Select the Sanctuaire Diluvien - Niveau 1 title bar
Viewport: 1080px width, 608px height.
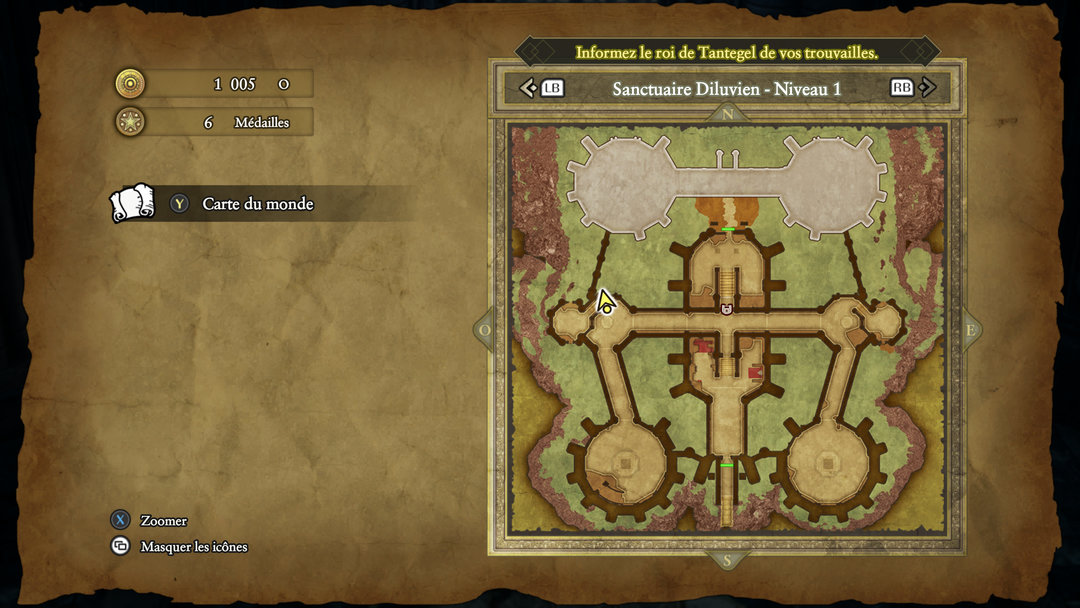pyautogui.click(x=726, y=88)
